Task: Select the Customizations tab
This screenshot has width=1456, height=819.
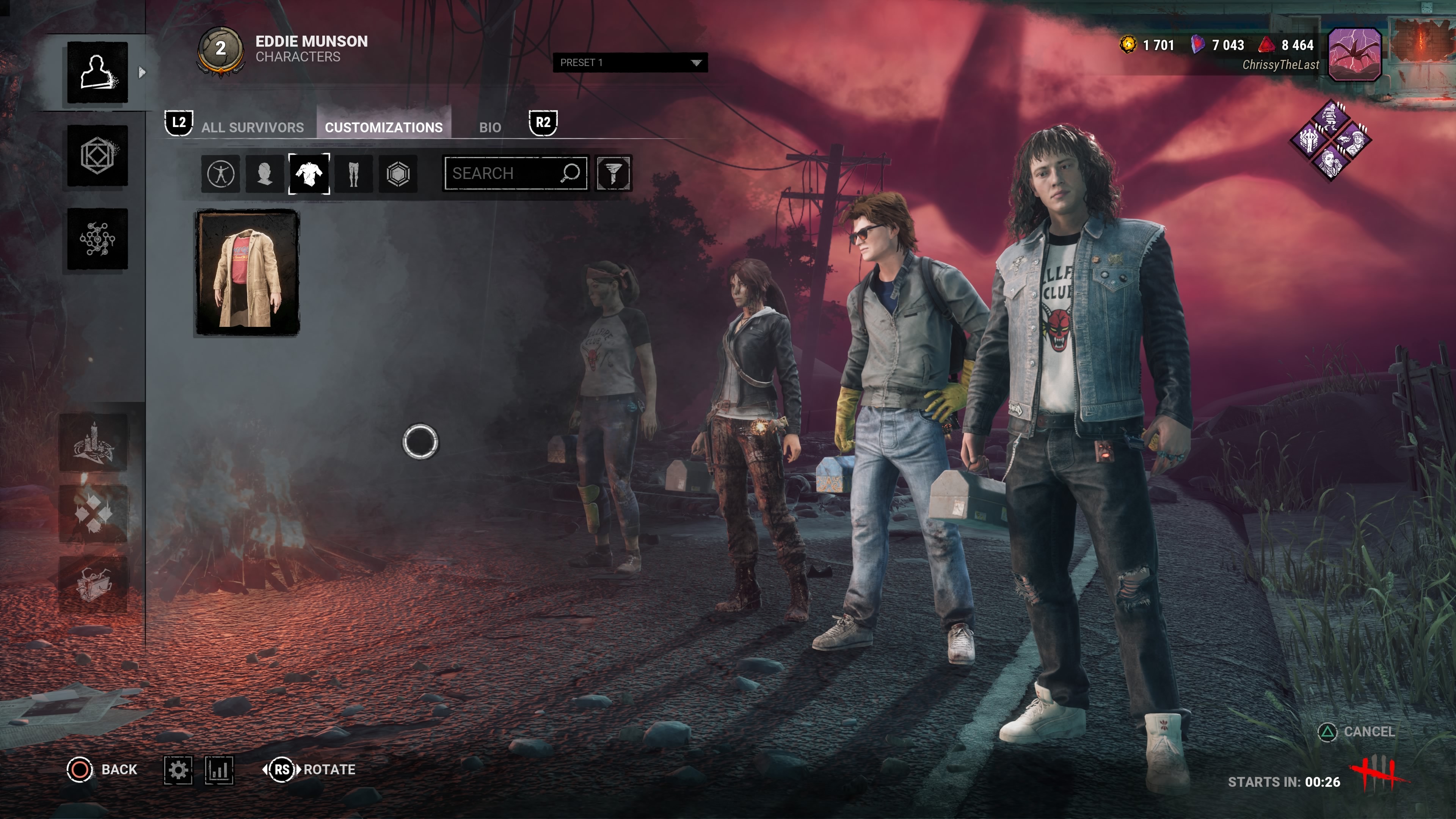Action: pyautogui.click(x=383, y=127)
